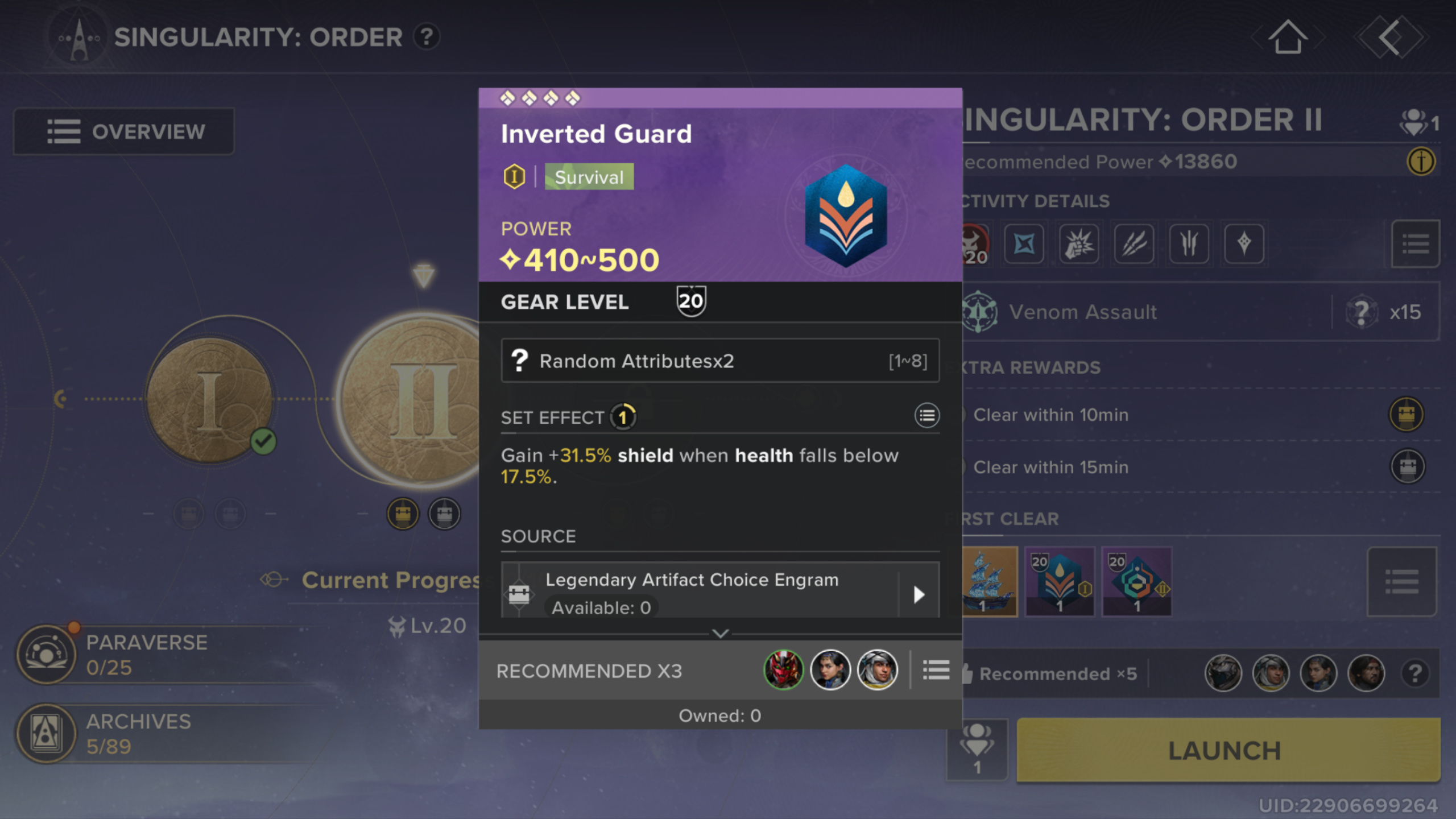Open the Overview list

124,131
